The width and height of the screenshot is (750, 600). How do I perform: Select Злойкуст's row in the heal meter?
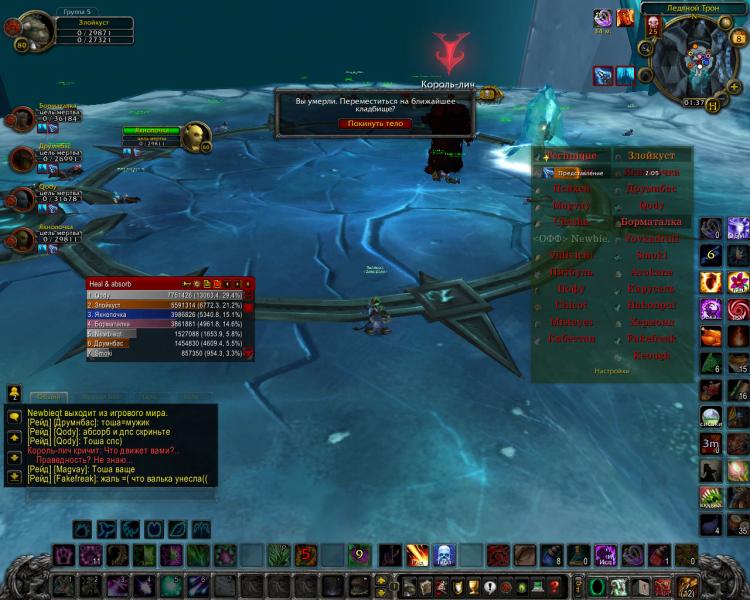coord(165,305)
